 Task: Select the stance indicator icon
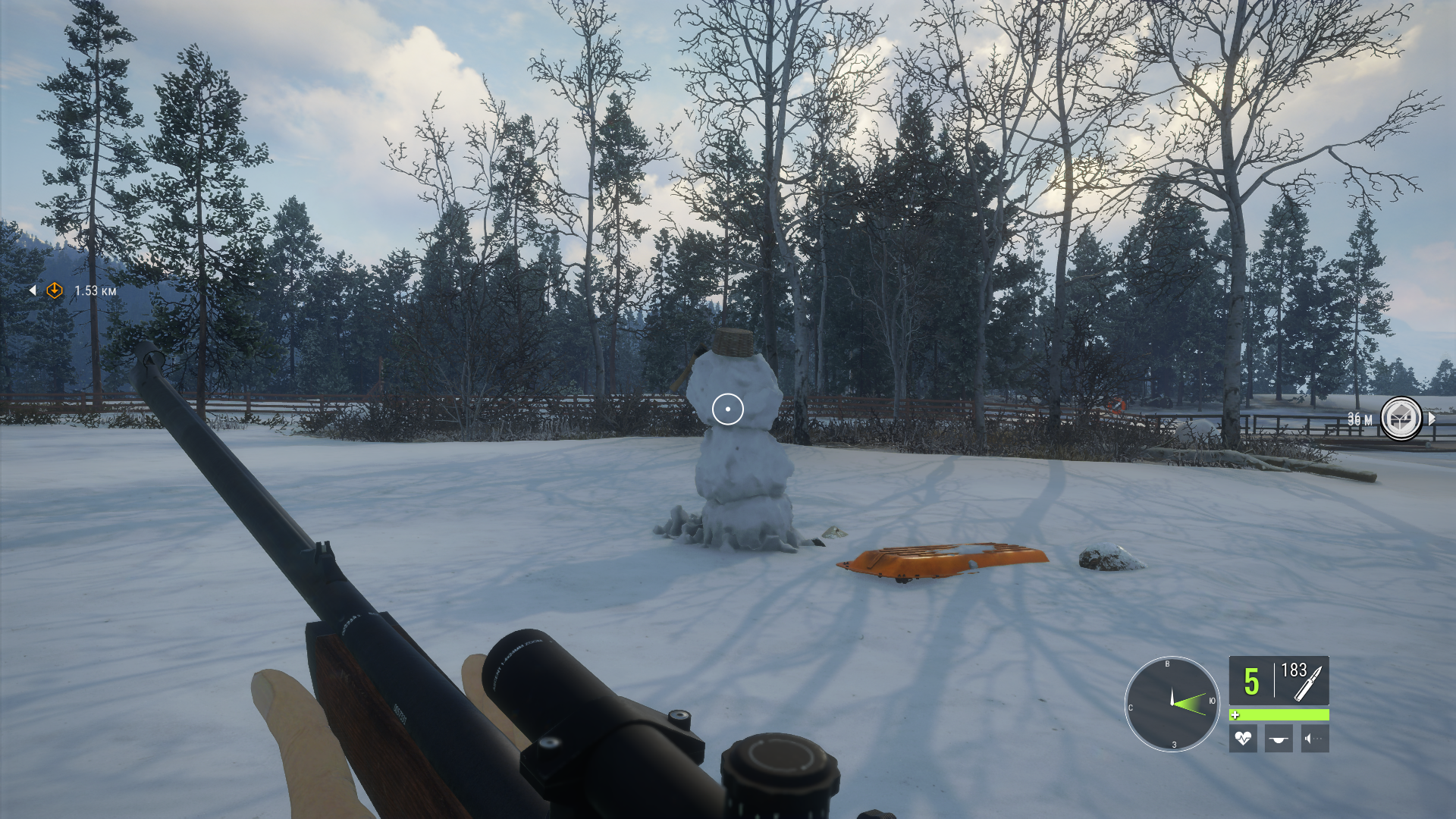(x=1279, y=738)
